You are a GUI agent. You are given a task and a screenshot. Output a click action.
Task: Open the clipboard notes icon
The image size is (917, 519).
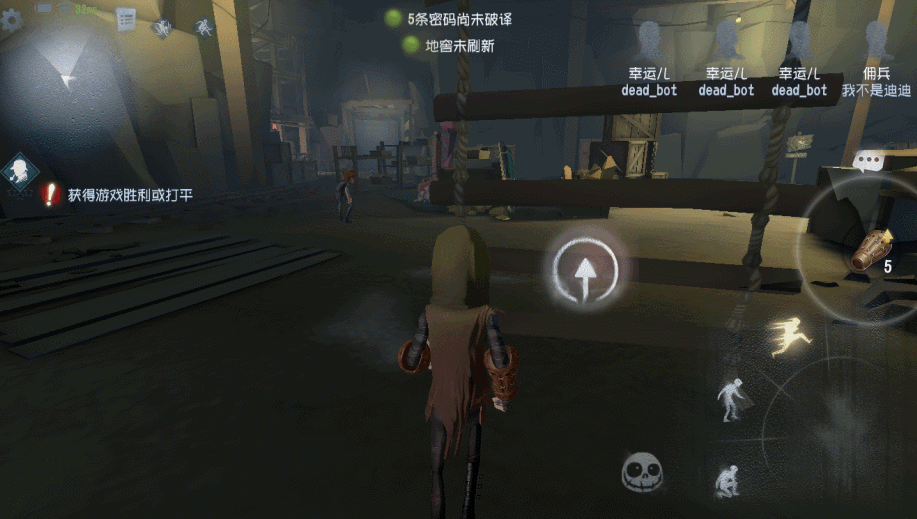pyautogui.click(x=126, y=19)
